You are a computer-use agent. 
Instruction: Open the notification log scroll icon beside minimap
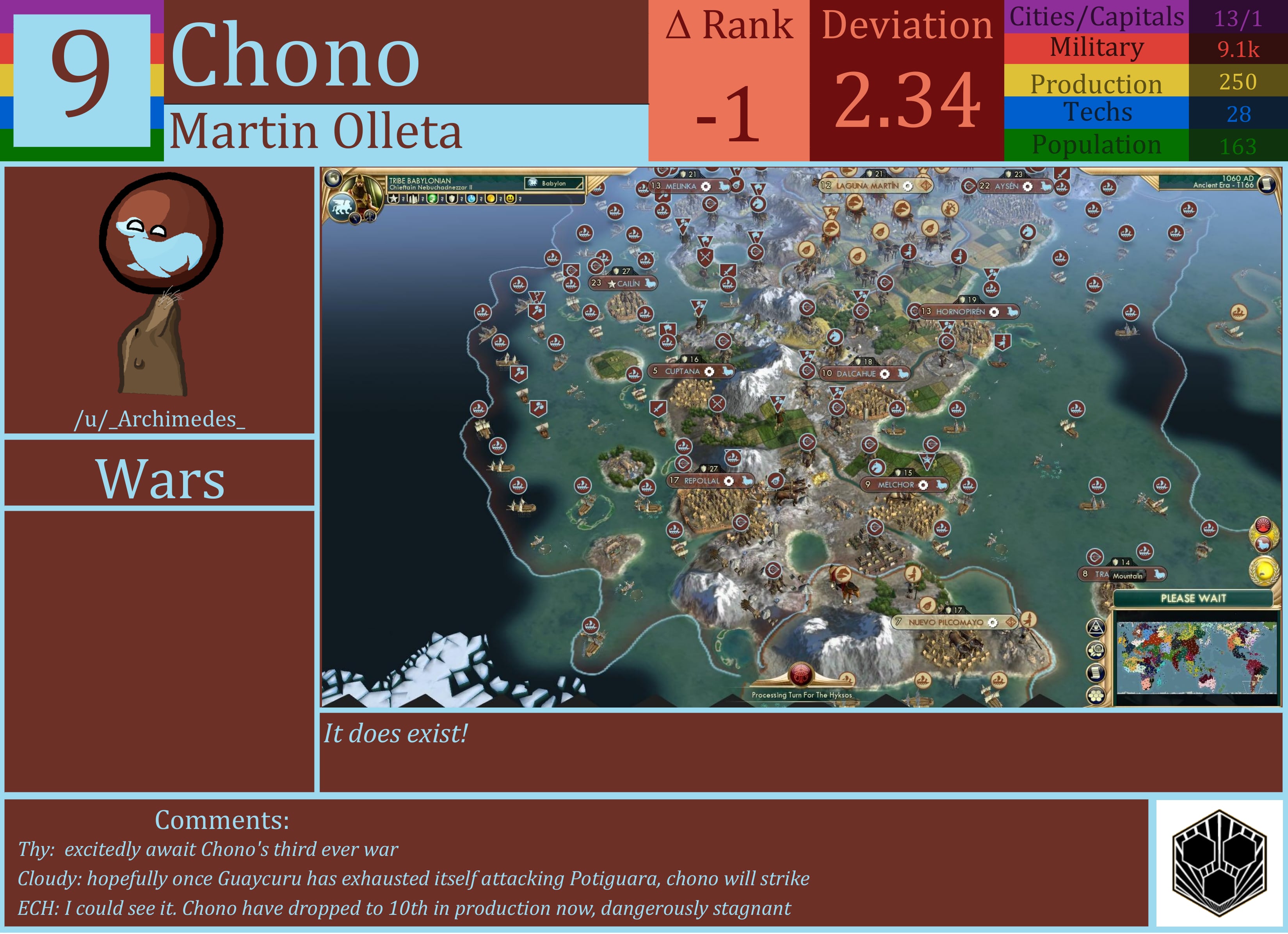click(x=1096, y=673)
